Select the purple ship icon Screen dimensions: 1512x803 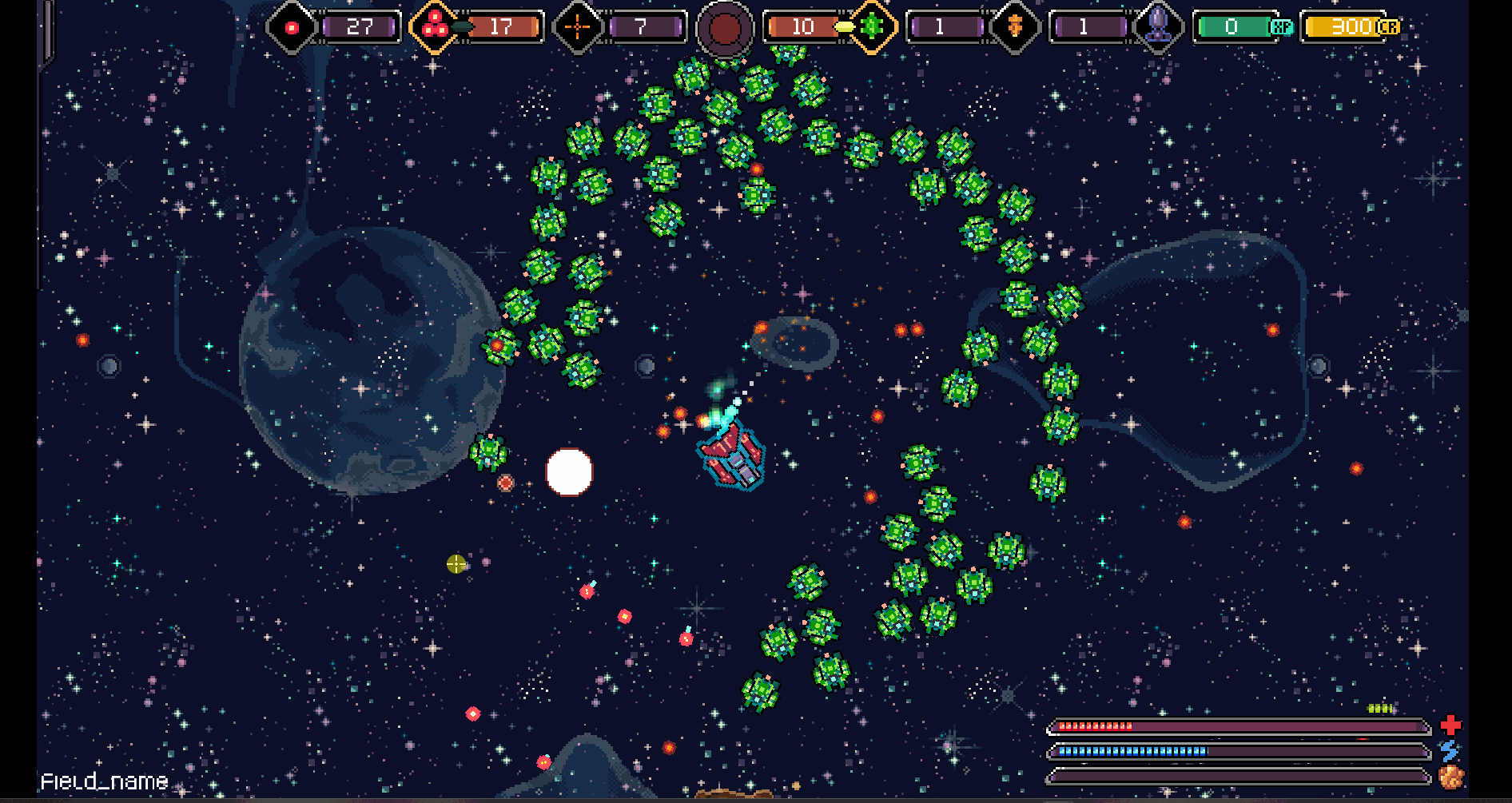pyautogui.click(x=1158, y=26)
